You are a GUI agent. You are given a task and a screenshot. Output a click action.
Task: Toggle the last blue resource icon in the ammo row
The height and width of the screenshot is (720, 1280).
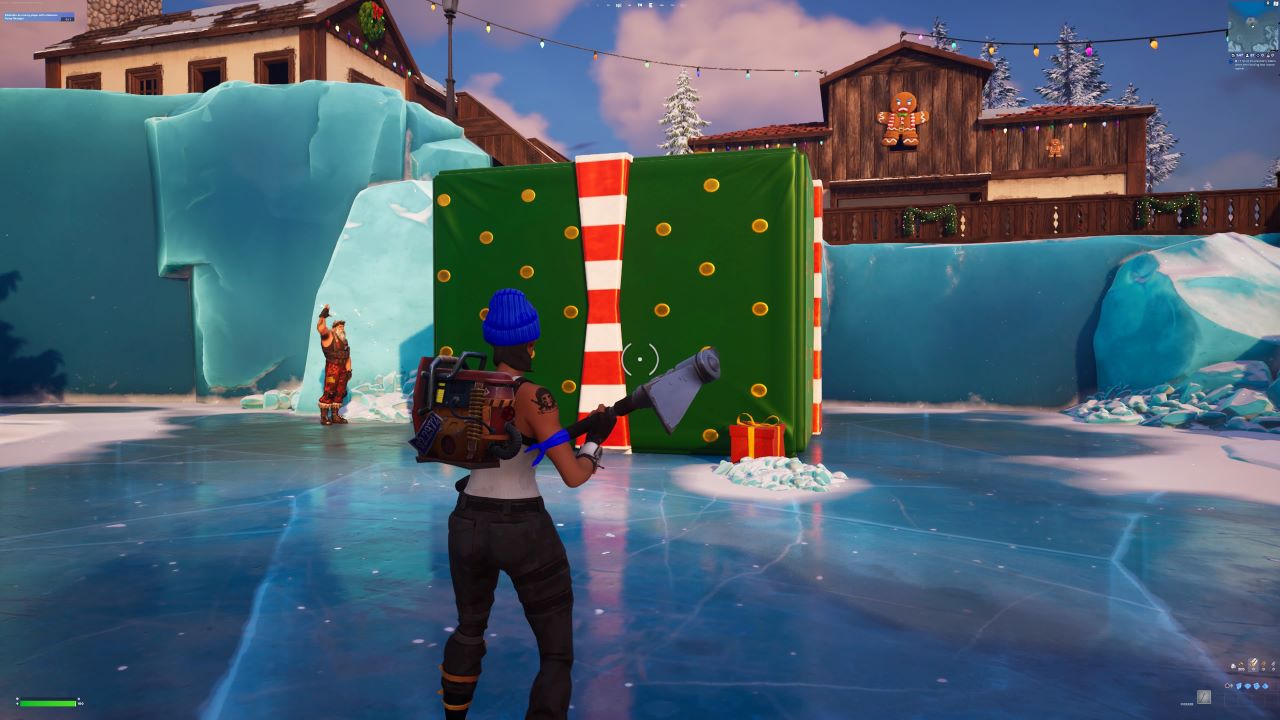click(1264, 686)
